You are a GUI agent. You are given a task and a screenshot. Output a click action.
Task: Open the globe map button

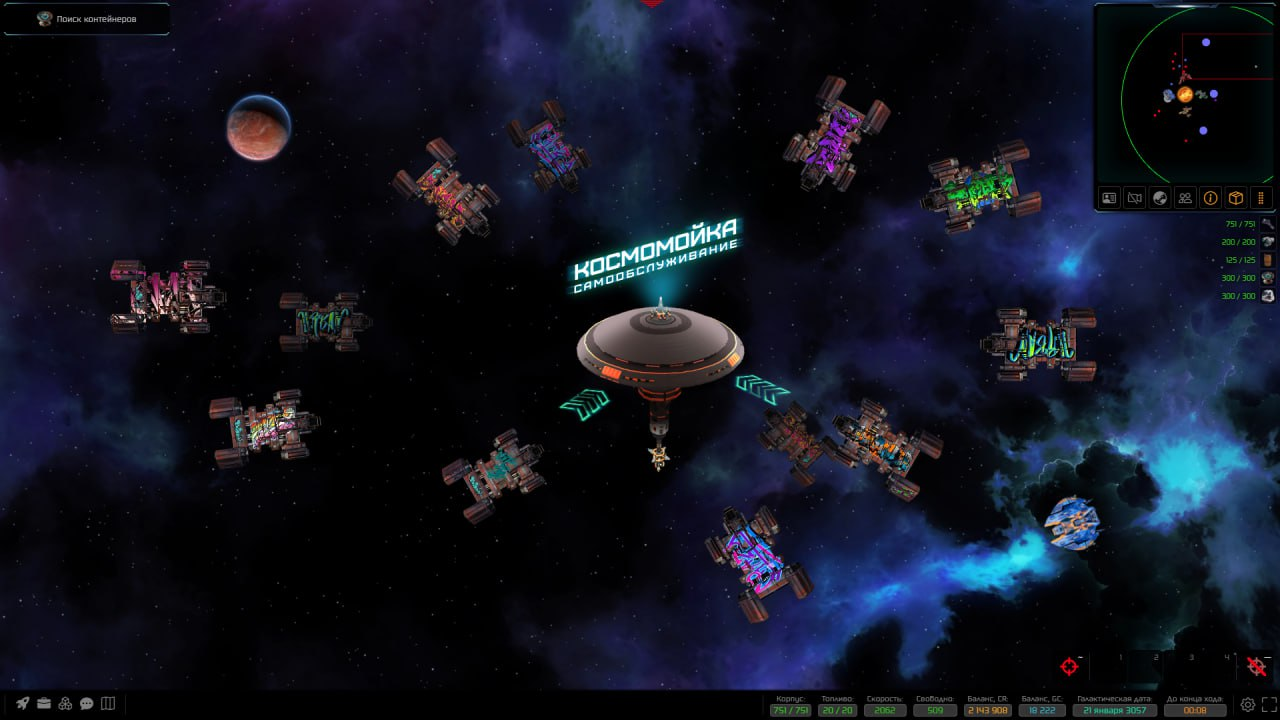(x=1160, y=198)
